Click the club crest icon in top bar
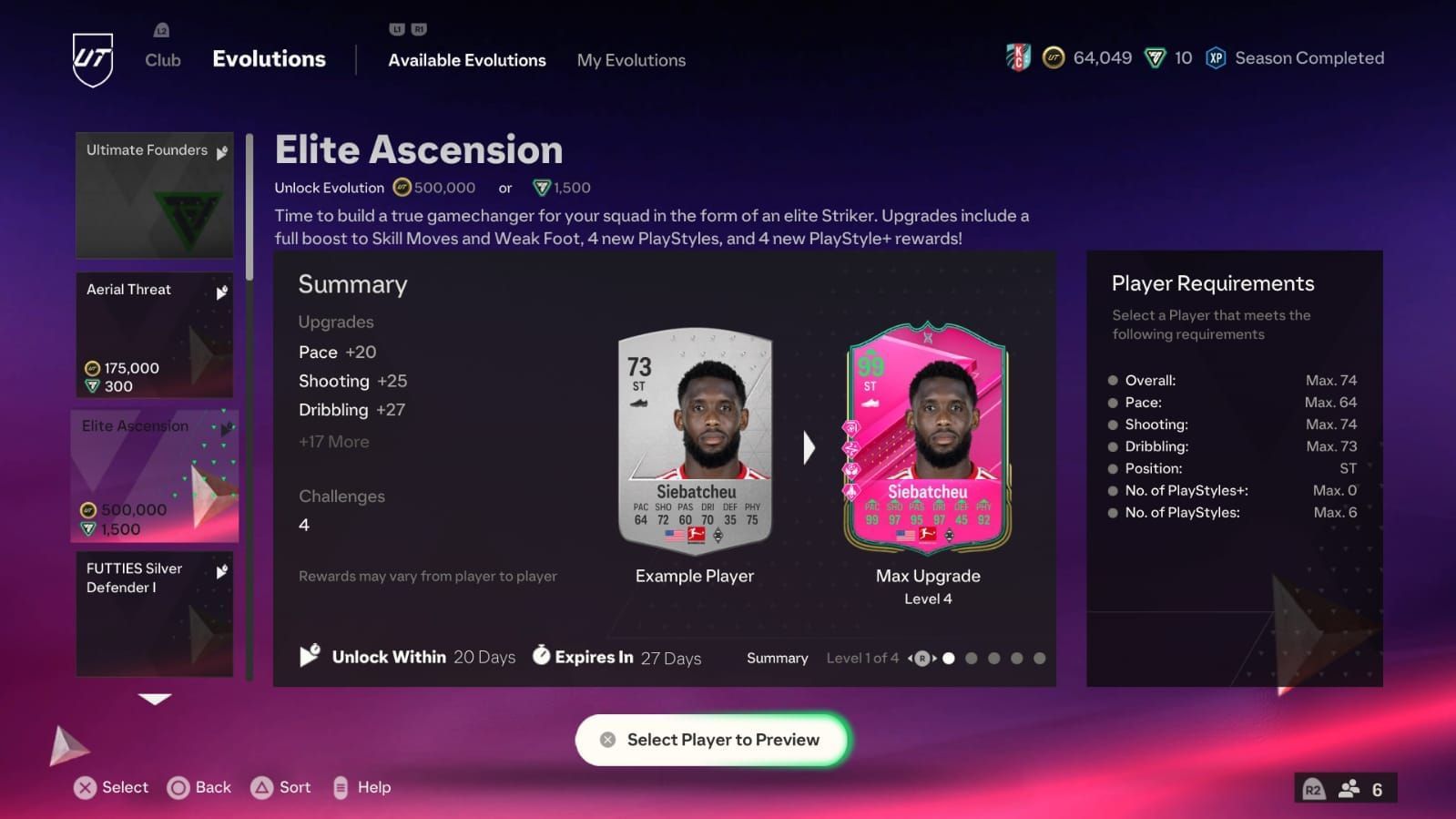The width and height of the screenshot is (1456, 819). pyautogui.click(x=1020, y=56)
